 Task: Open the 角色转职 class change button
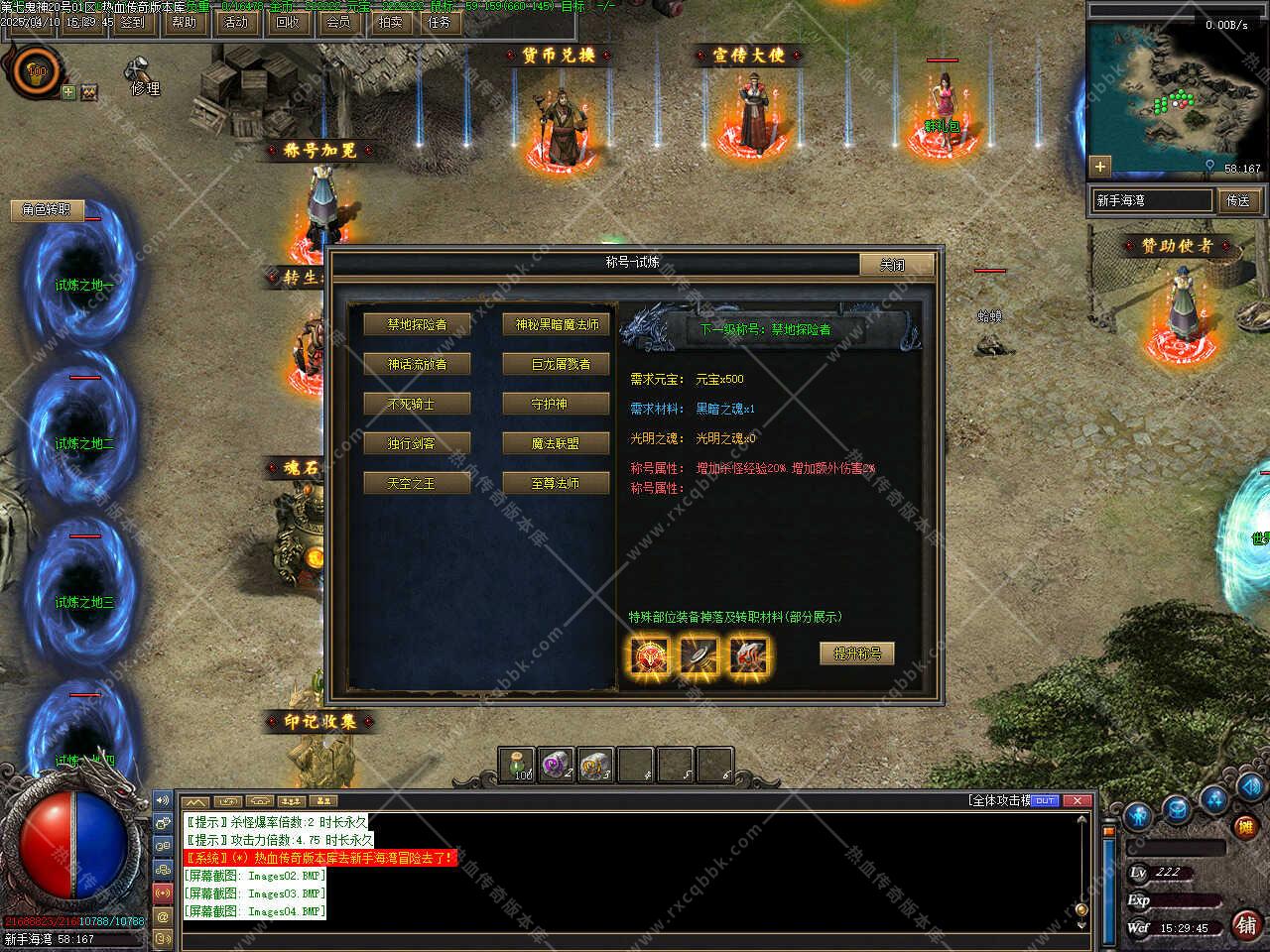click(x=47, y=209)
